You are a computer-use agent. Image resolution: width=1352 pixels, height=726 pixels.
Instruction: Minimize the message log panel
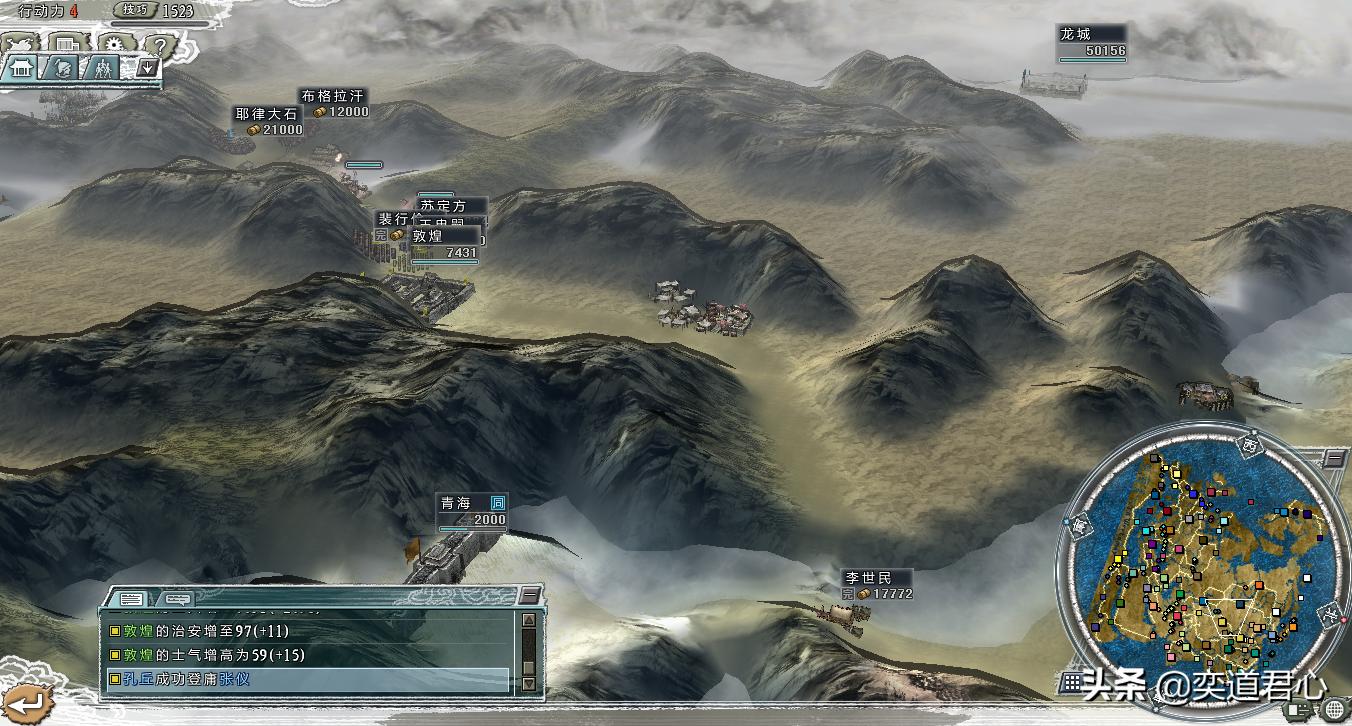(x=529, y=597)
